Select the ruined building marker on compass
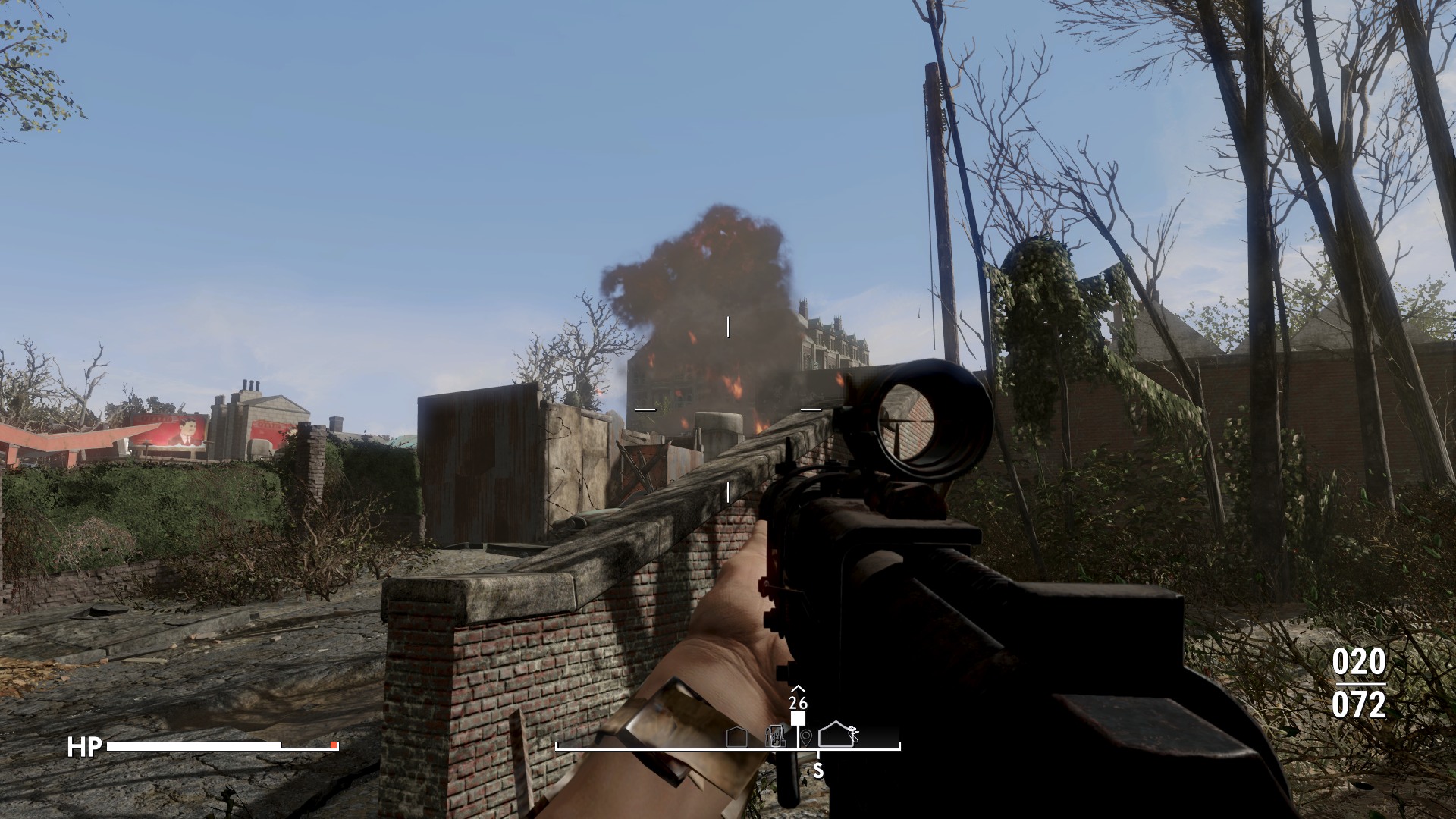This screenshot has width=1456, height=819. [x=775, y=736]
